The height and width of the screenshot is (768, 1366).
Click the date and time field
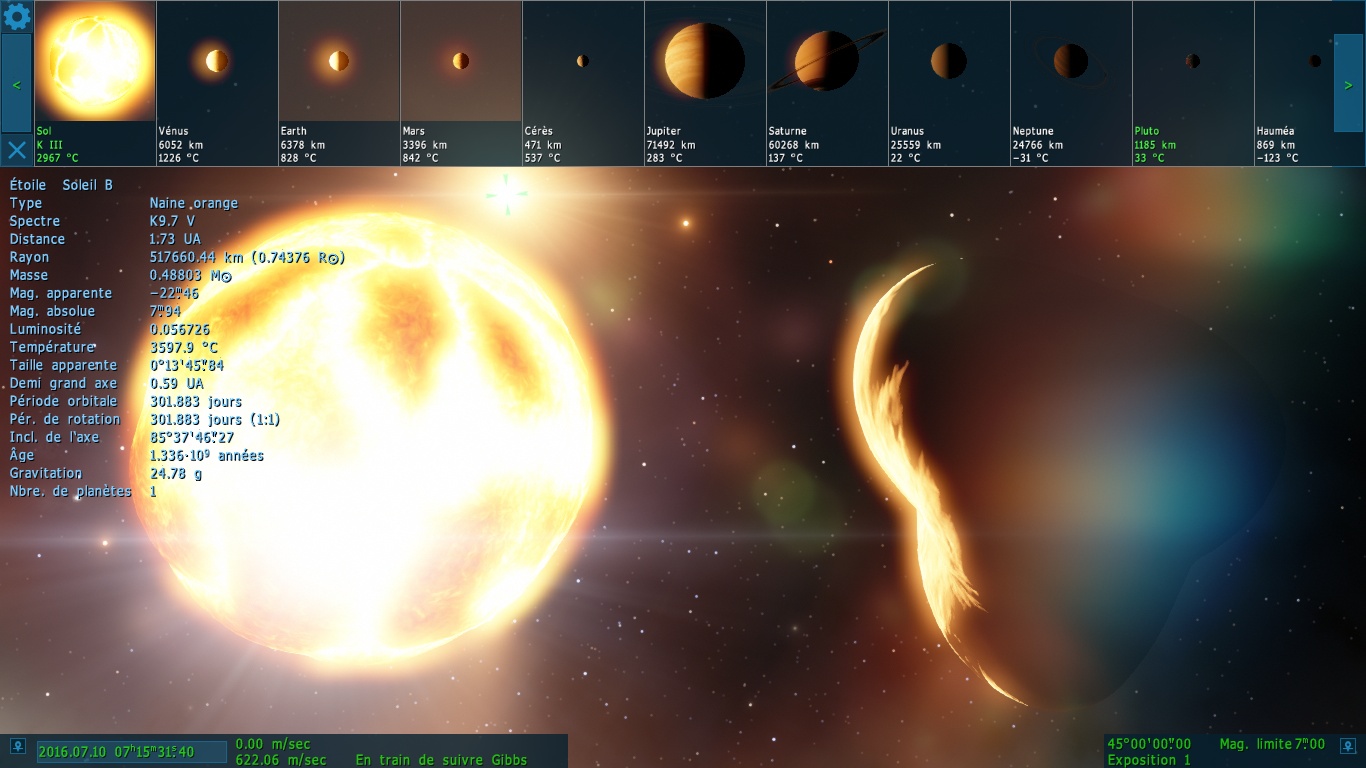coord(131,752)
